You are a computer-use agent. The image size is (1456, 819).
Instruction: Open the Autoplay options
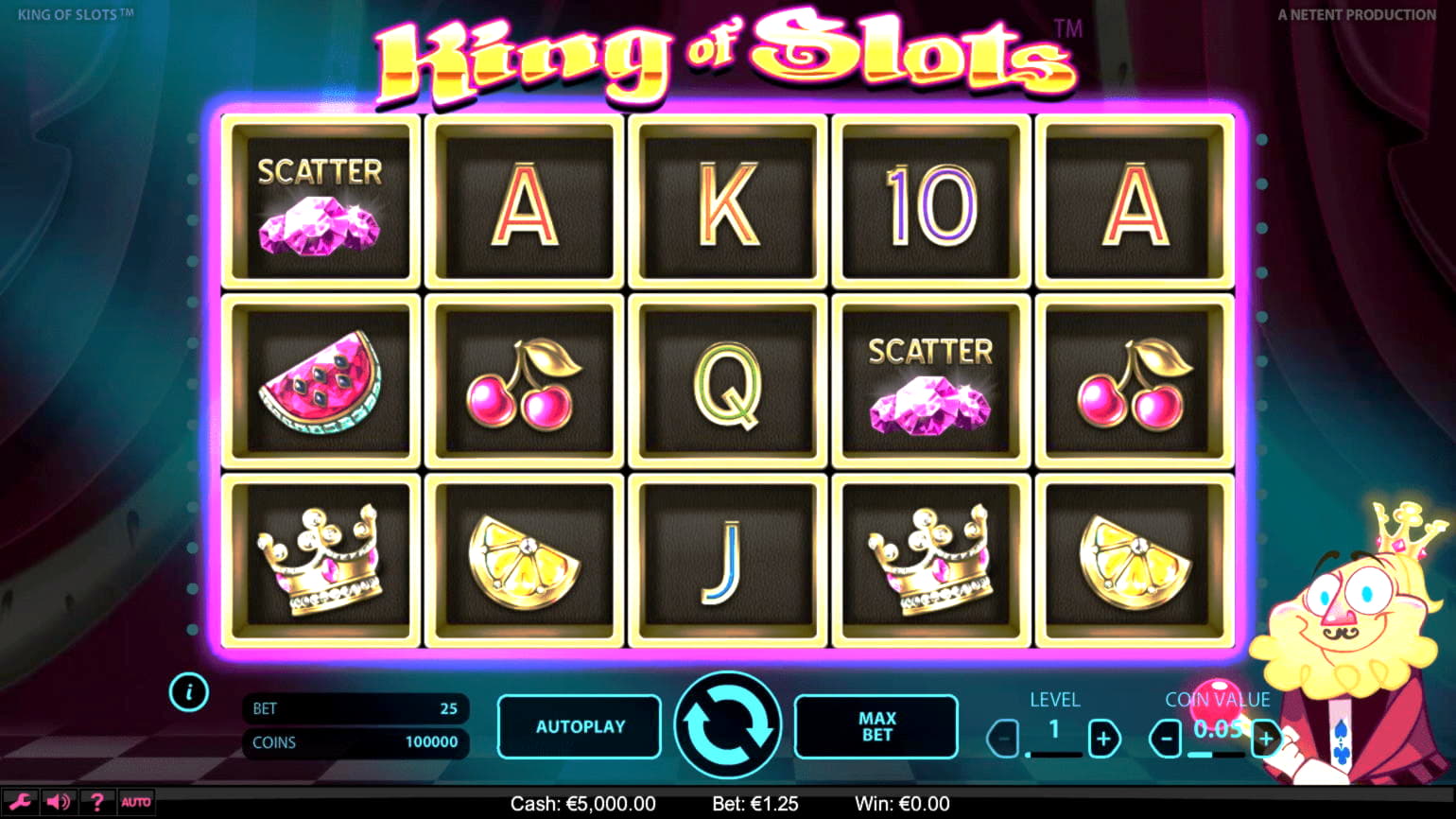[x=580, y=726]
